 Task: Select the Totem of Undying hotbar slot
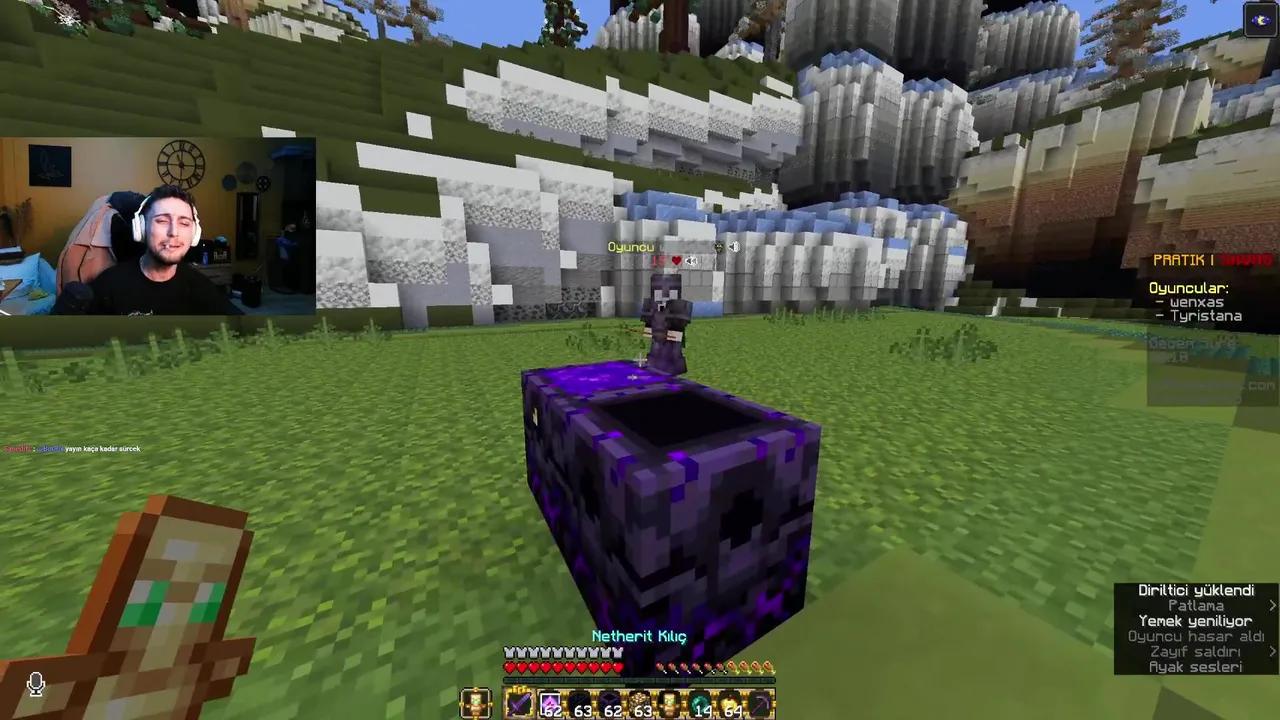coord(670,705)
